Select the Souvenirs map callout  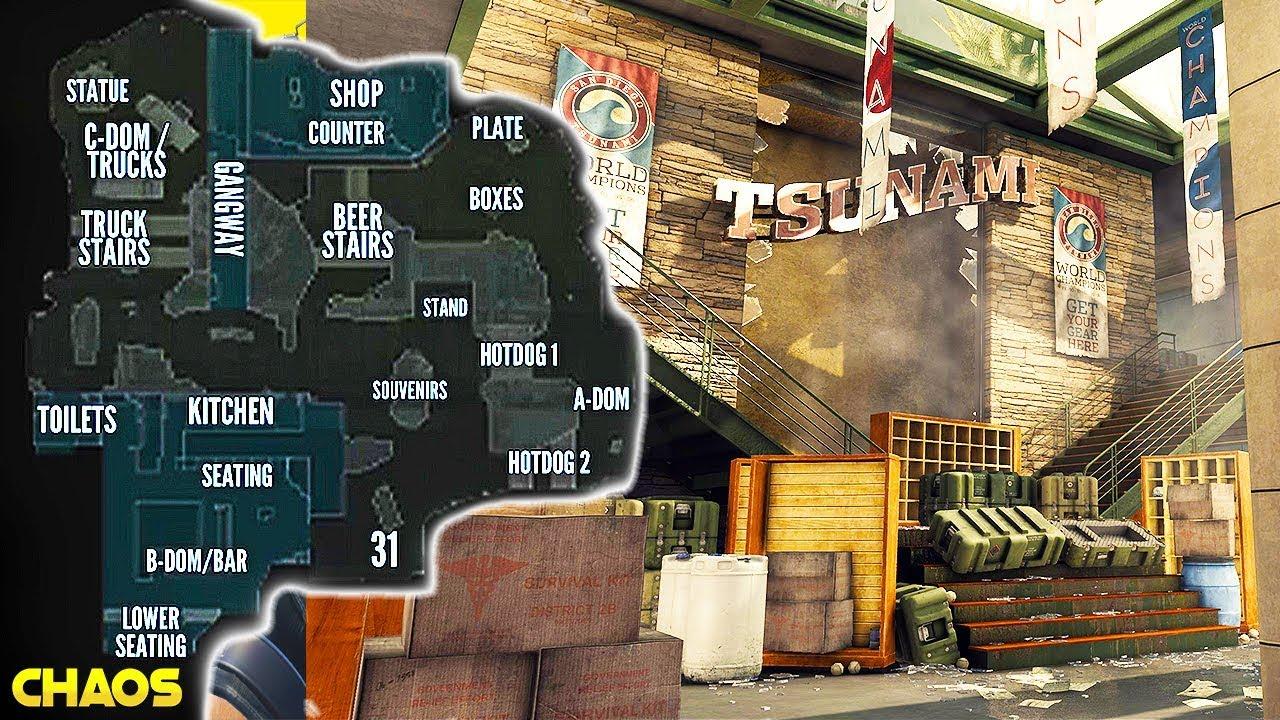point(409,389)
